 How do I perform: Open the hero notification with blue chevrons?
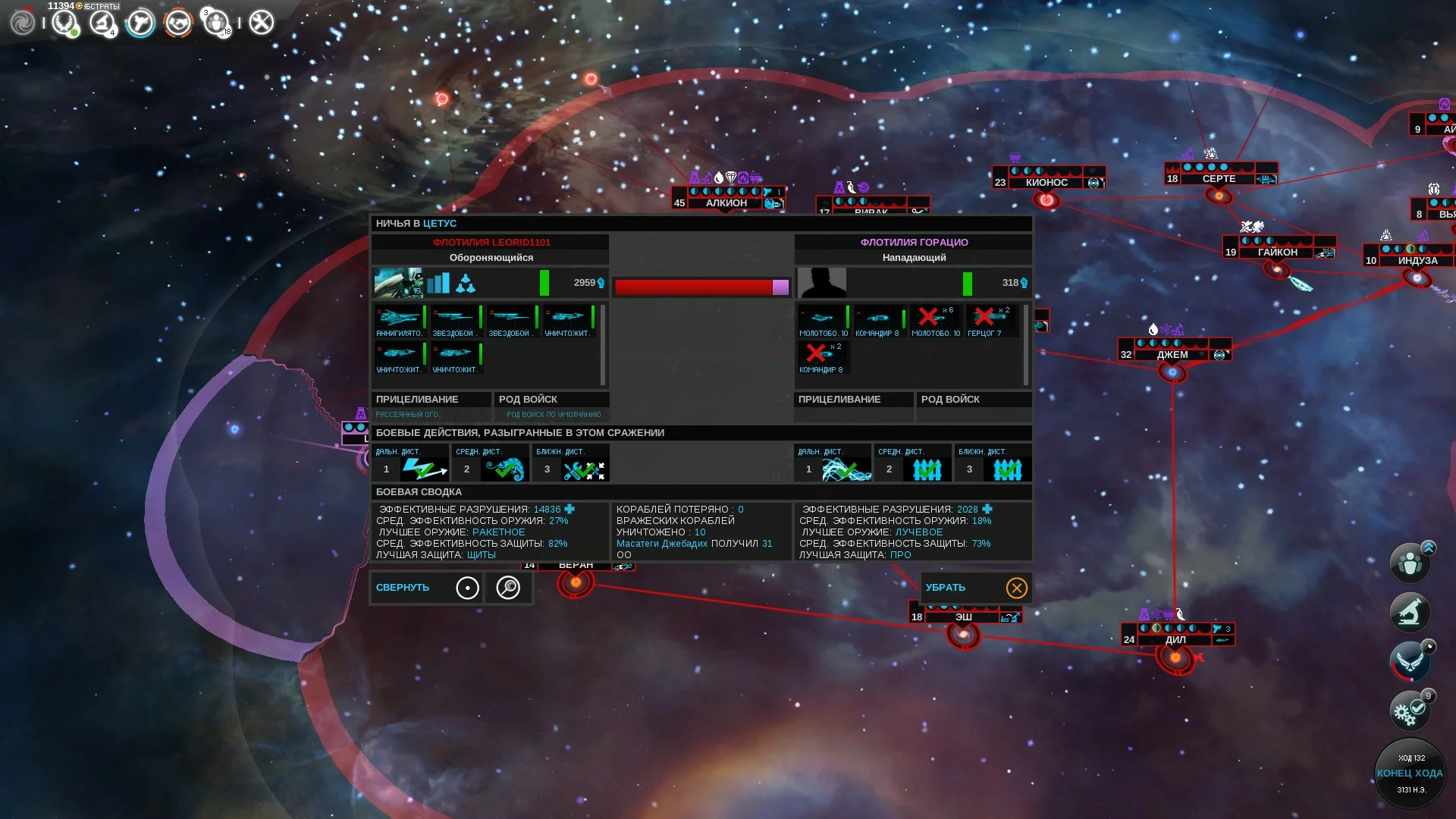click(1410, 563)
